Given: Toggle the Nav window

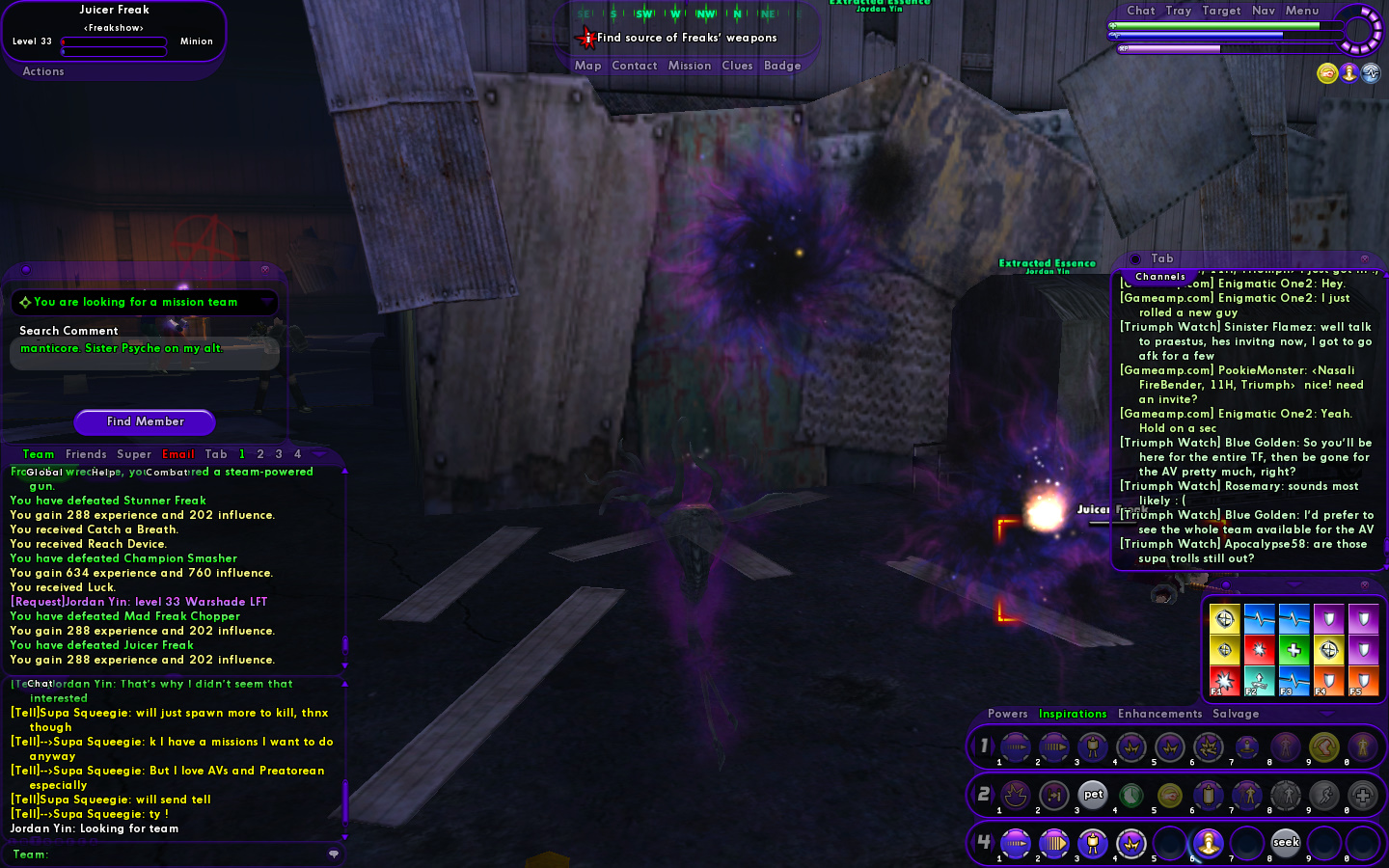Looking at the screenshot, I should (1263, 11).
